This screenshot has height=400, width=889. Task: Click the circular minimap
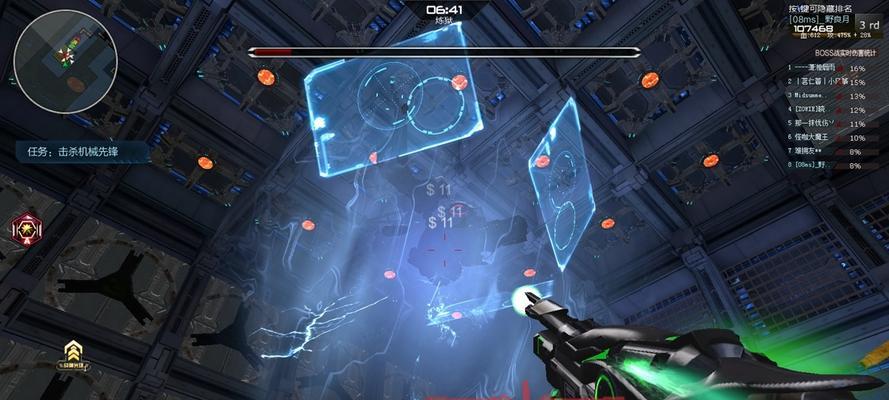pyautogui.click(x=64, y=57)
